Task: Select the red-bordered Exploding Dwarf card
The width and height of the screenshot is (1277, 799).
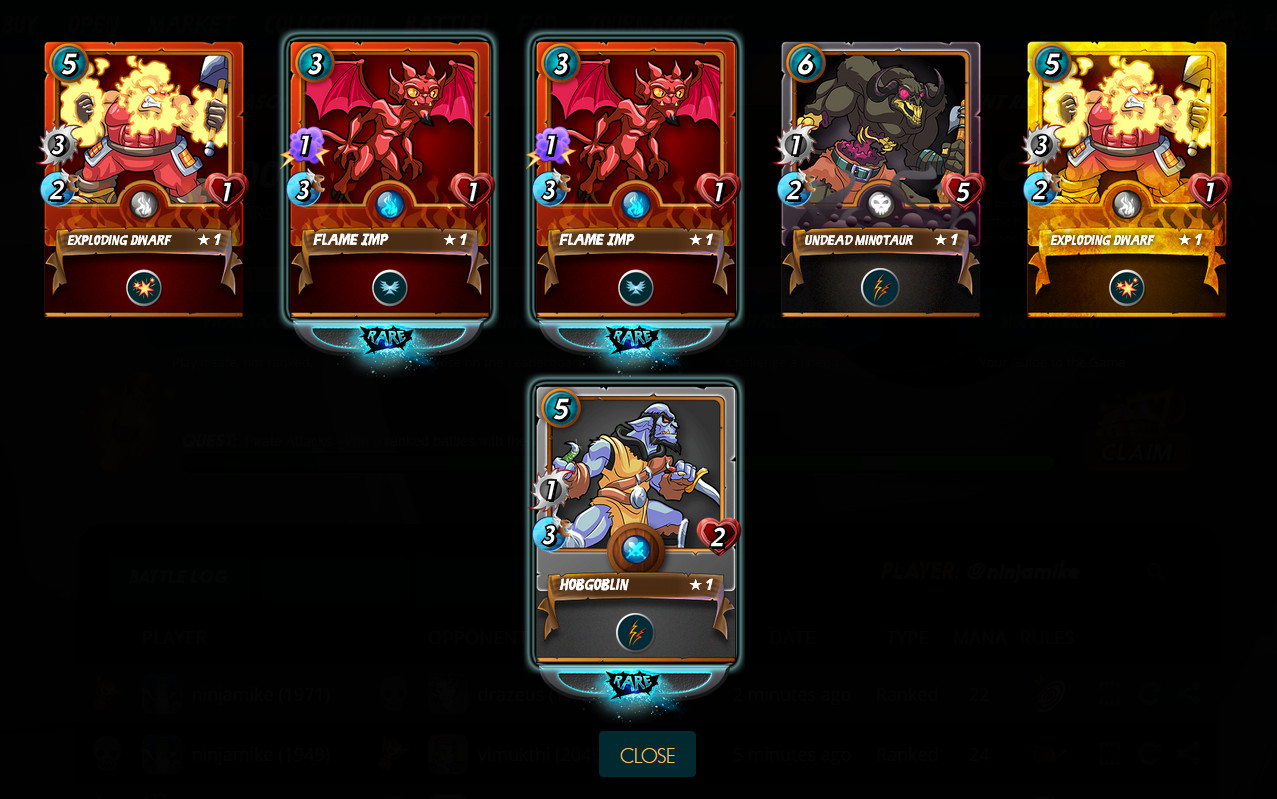Action: 144,180
